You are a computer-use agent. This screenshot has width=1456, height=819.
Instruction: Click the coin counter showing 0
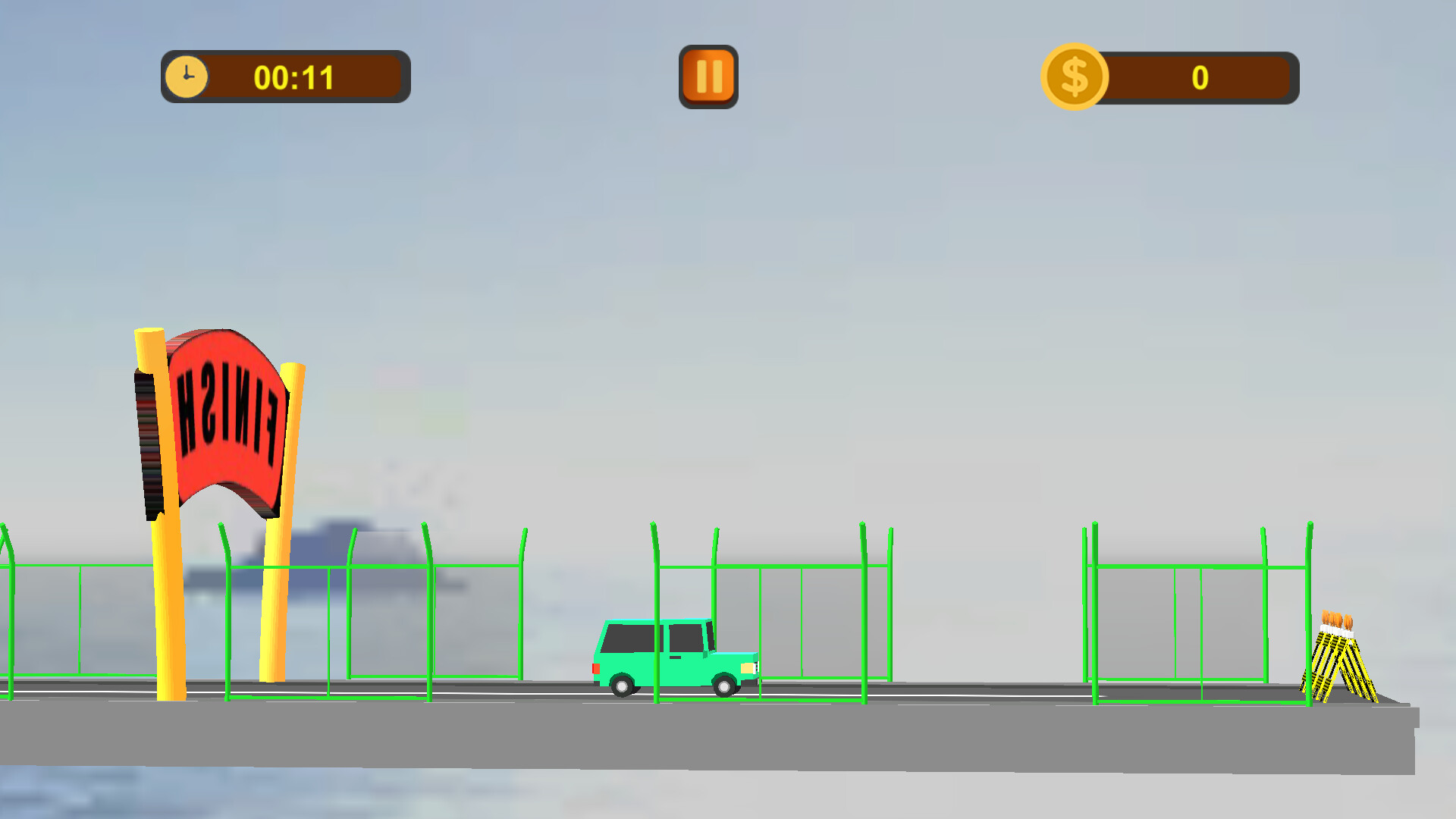1198,78
